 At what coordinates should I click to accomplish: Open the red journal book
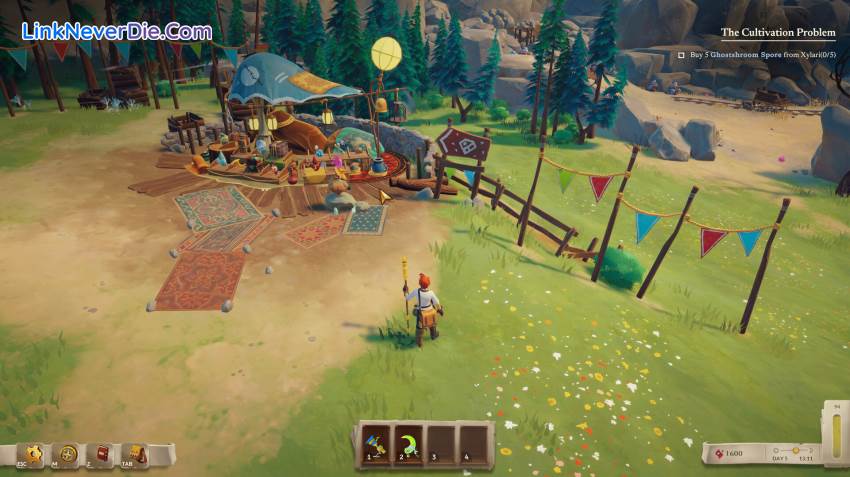coord(103,454)
